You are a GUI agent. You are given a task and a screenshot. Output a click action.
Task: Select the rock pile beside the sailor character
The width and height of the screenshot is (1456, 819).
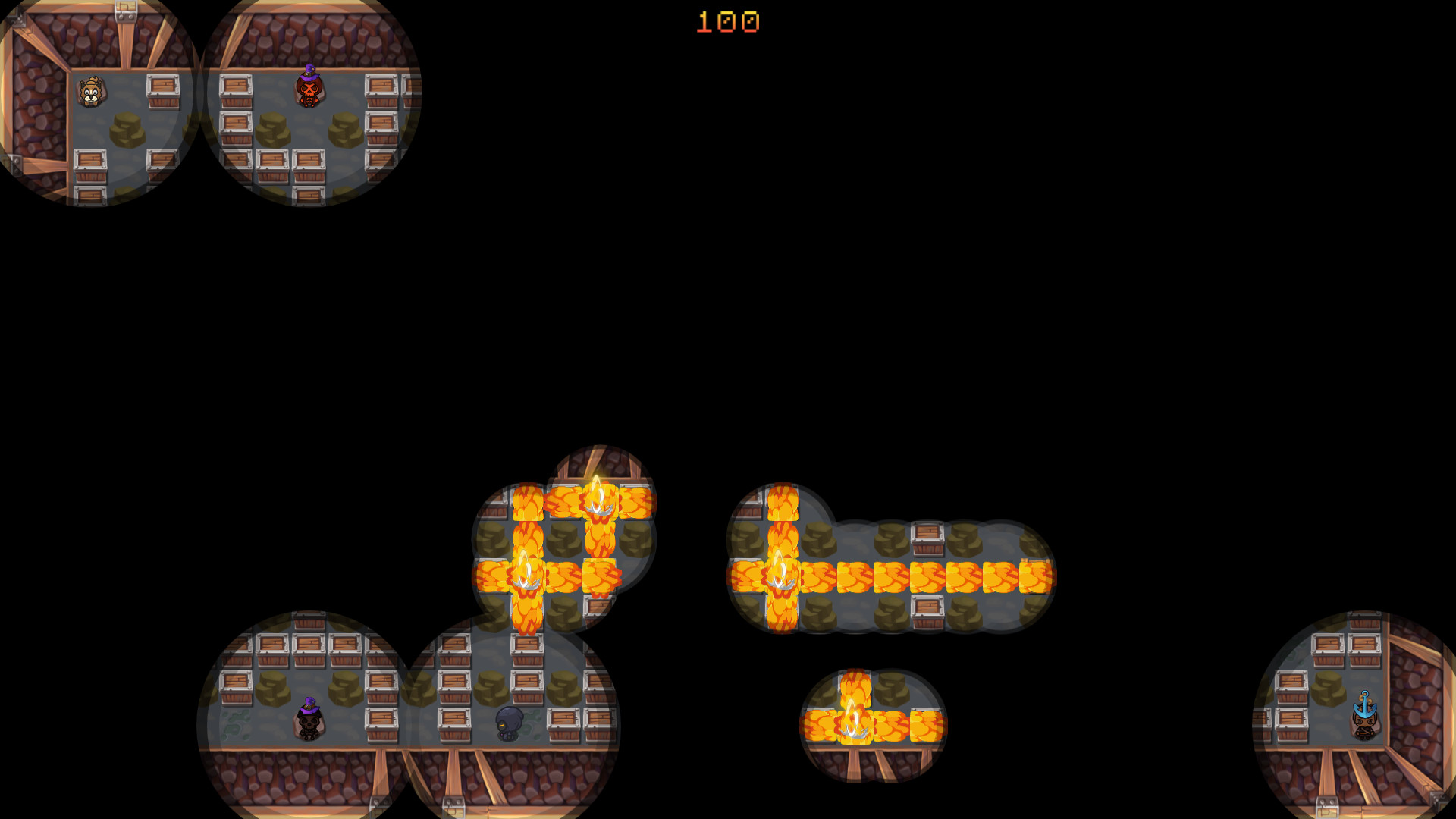click(x=1329, y=690)
